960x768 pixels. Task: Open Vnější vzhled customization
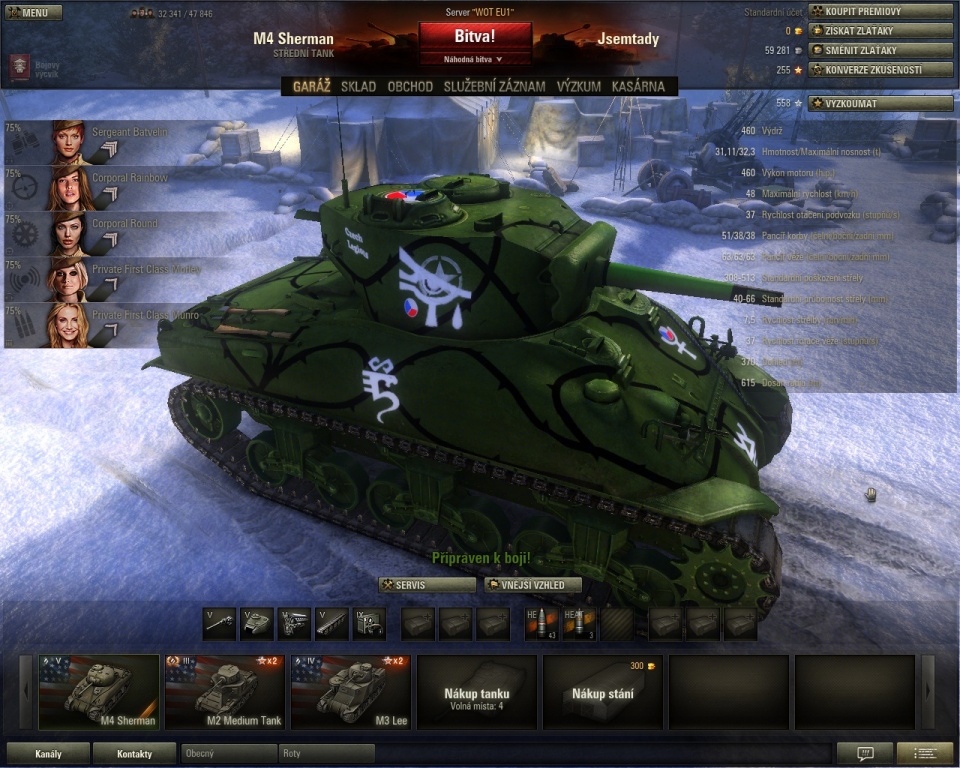click(x=532, y=585)
